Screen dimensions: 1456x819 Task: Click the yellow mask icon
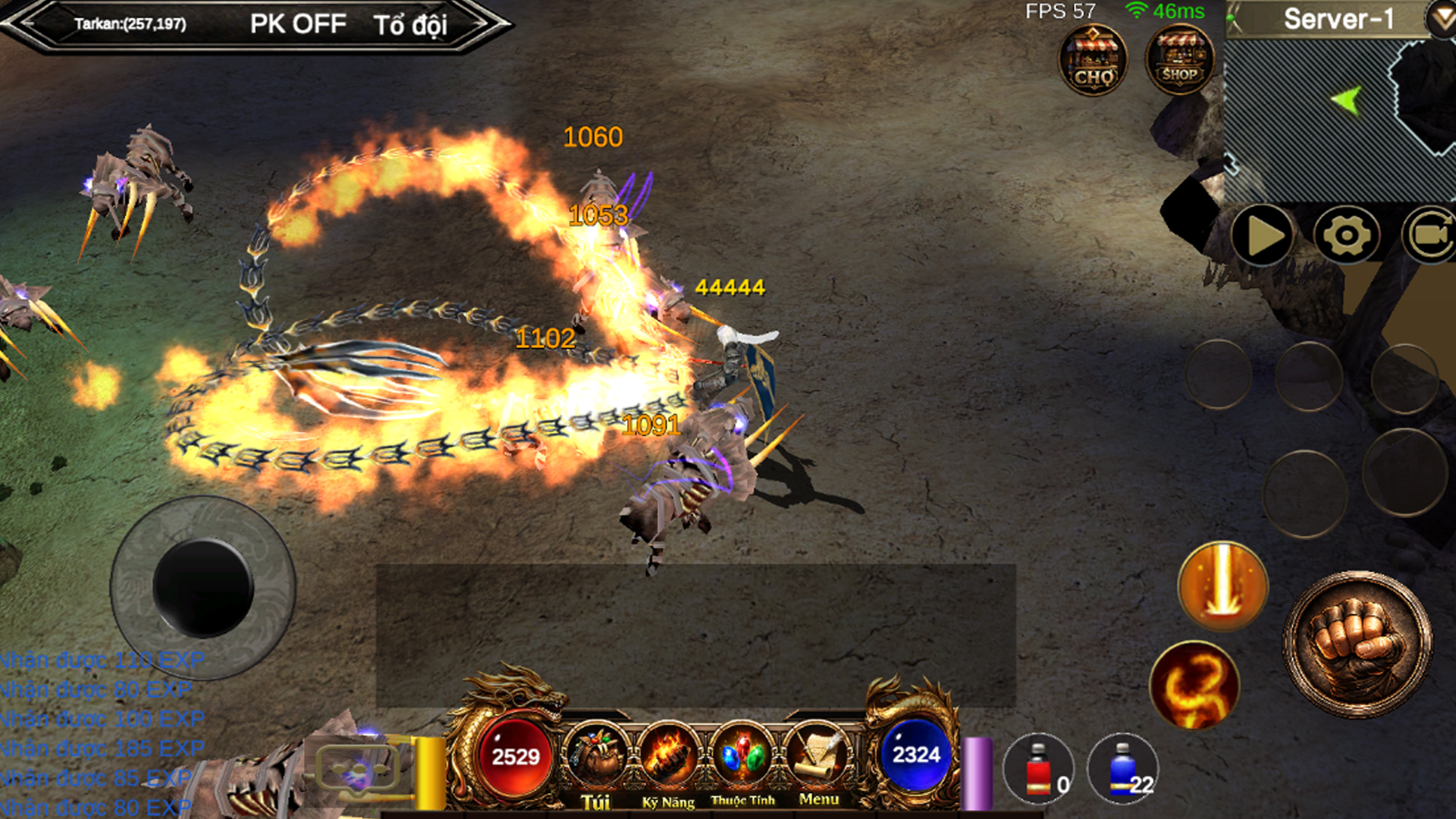click(x=357, y=772)
